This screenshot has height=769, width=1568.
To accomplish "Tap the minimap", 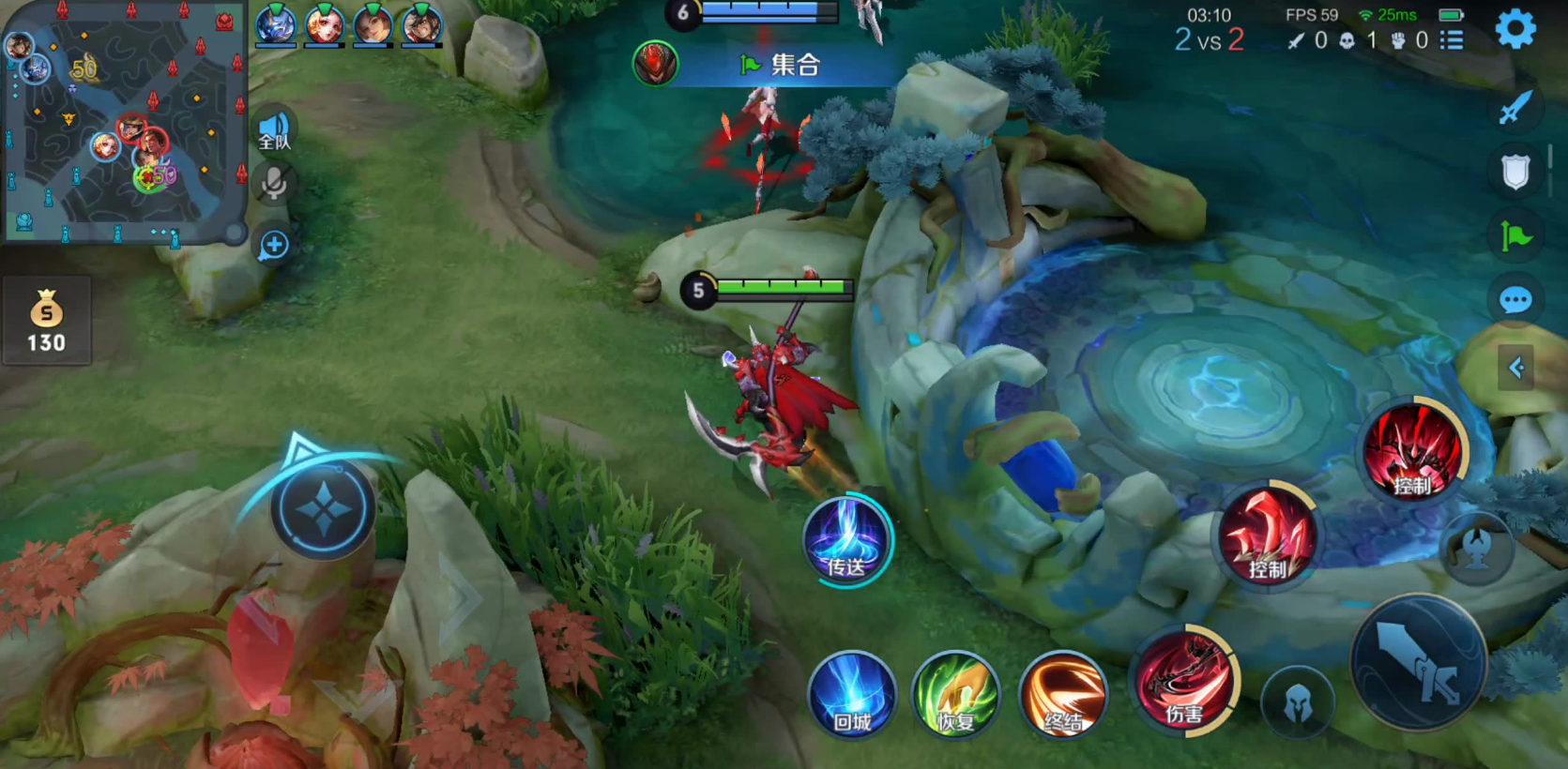I will 122,122.
